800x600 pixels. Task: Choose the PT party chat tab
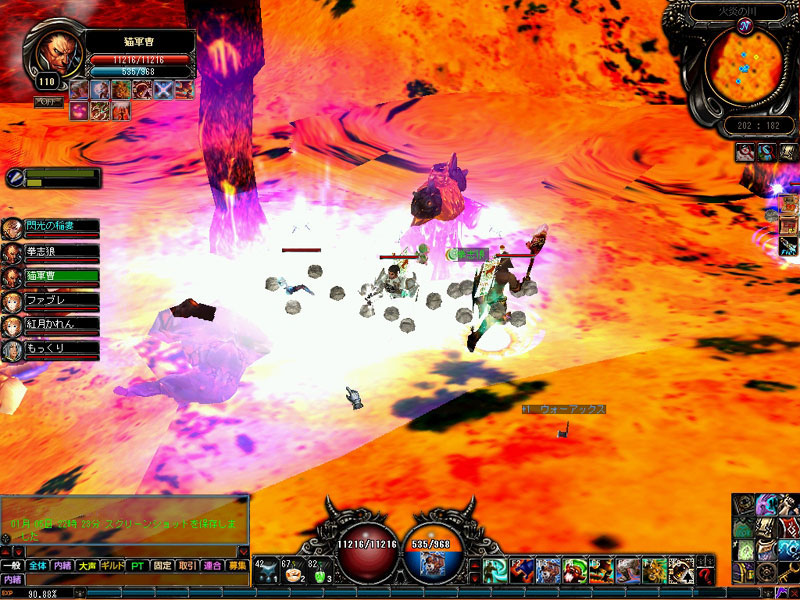[x=138, y=566]
